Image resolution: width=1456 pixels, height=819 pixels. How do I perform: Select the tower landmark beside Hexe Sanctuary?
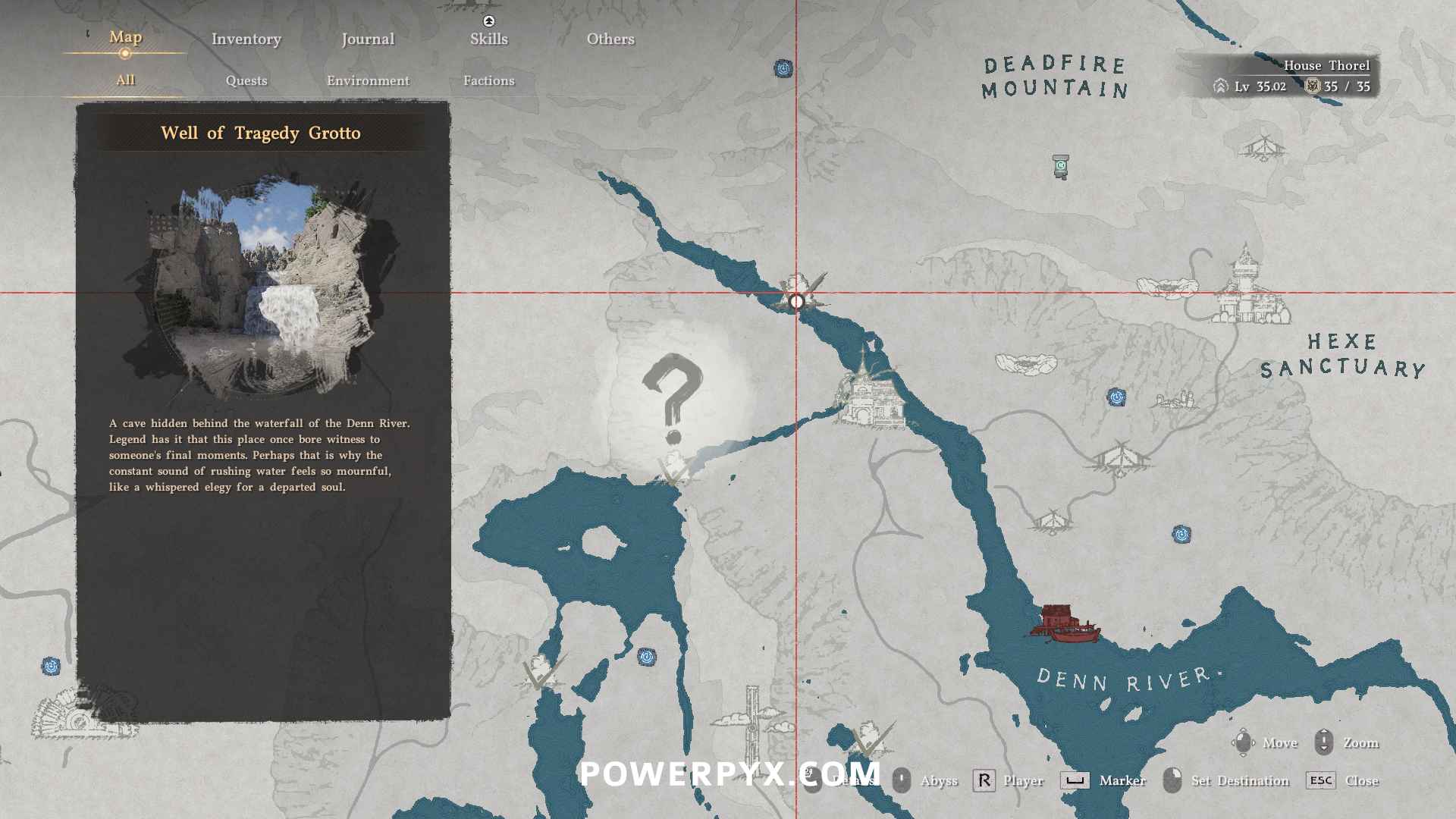(1246, 287)
